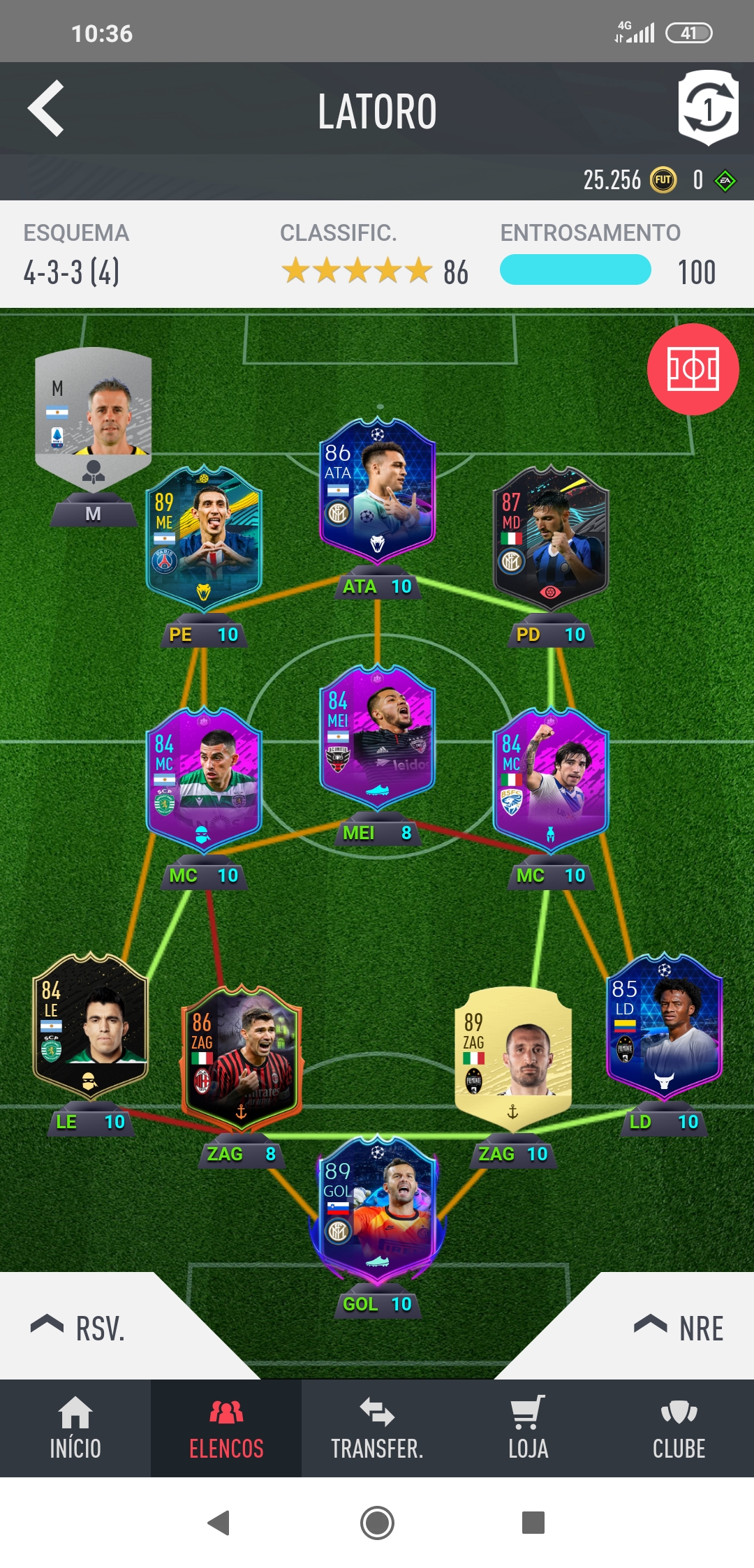Select the 84 MEI midfielder card
Screen dimensions: 754x1568
point(378,737)
